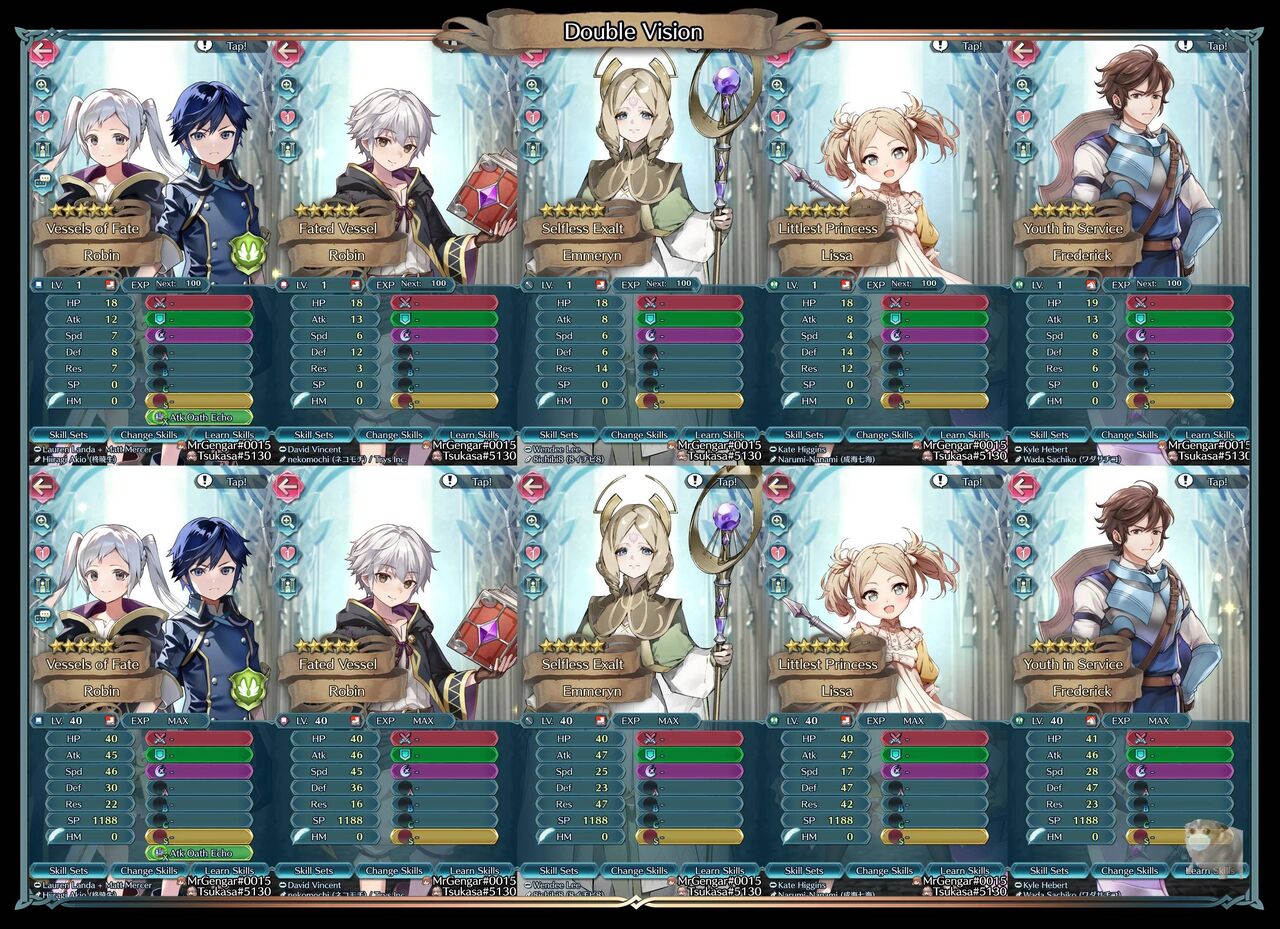Toggle the Tap! notification on Frederick's card
Image resolution: width=1280 pixels, height=929 pixels.
click(1219, 46)
